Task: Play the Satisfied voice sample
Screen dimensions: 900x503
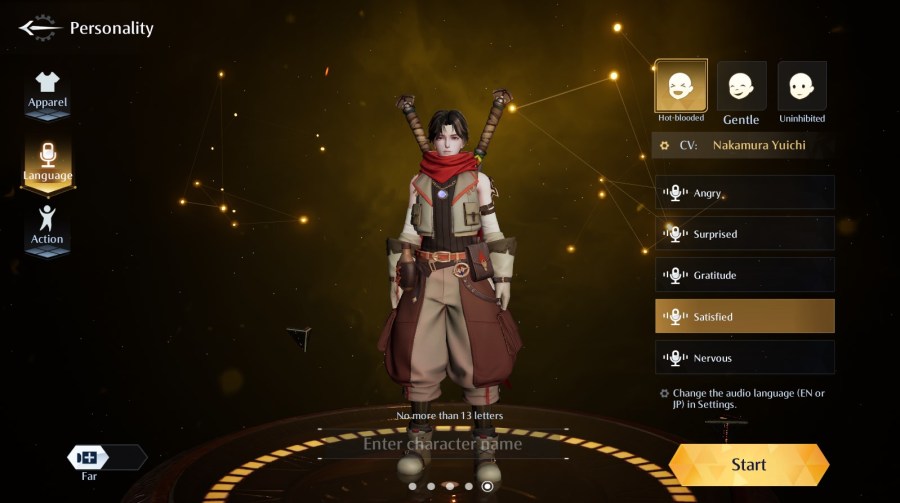Action: click(x=744, y=316)
